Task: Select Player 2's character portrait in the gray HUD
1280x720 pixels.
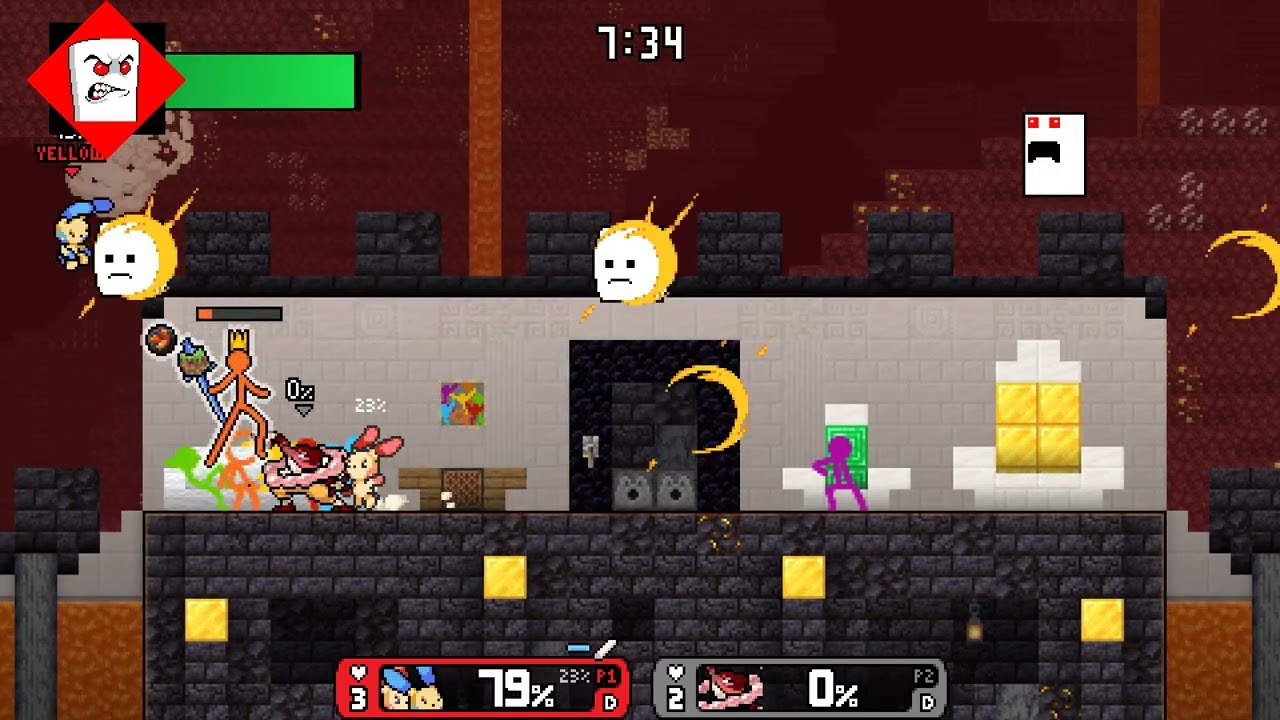Action: [727, 686]
